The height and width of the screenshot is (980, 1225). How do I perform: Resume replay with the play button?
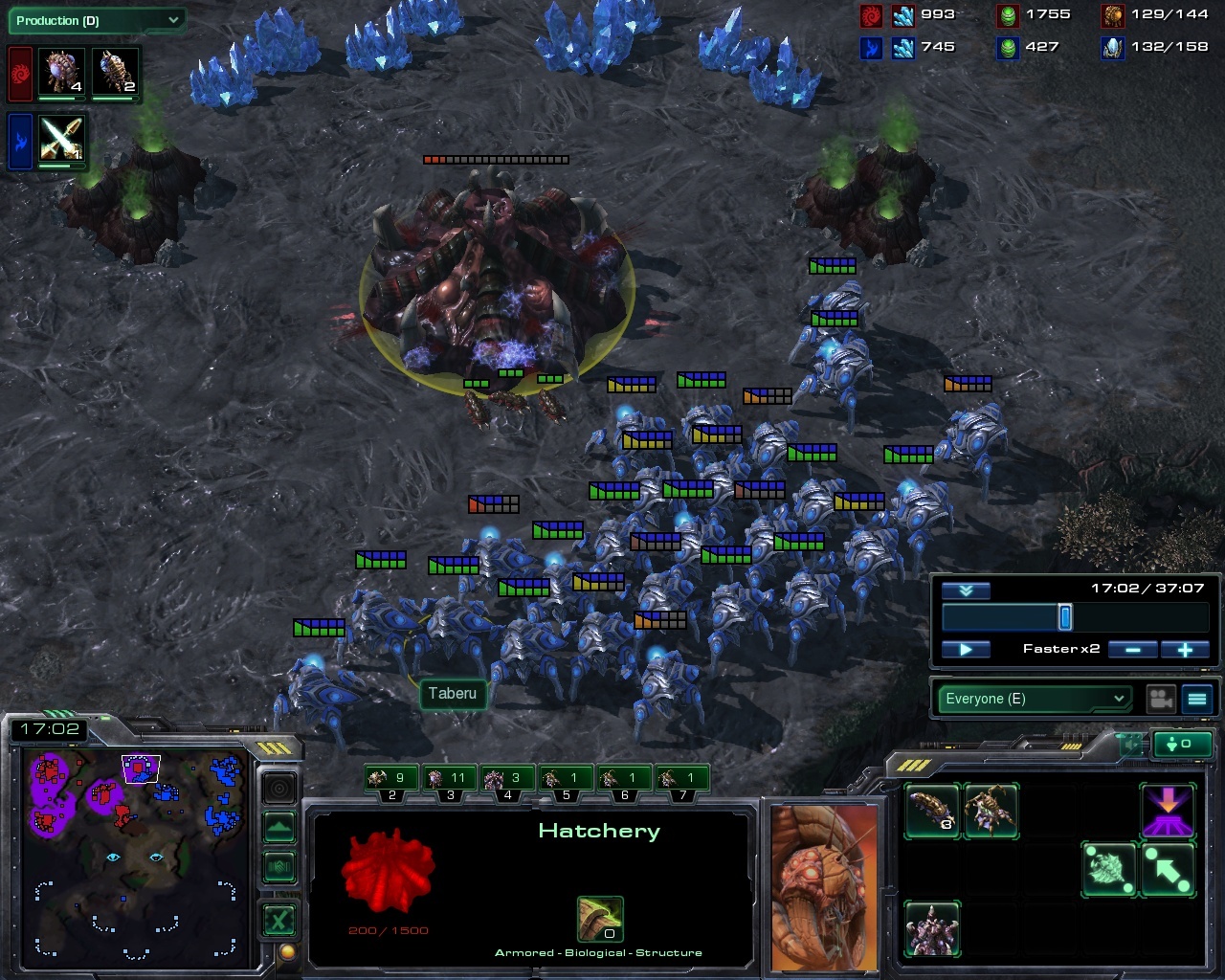click(x=966, y=649)
